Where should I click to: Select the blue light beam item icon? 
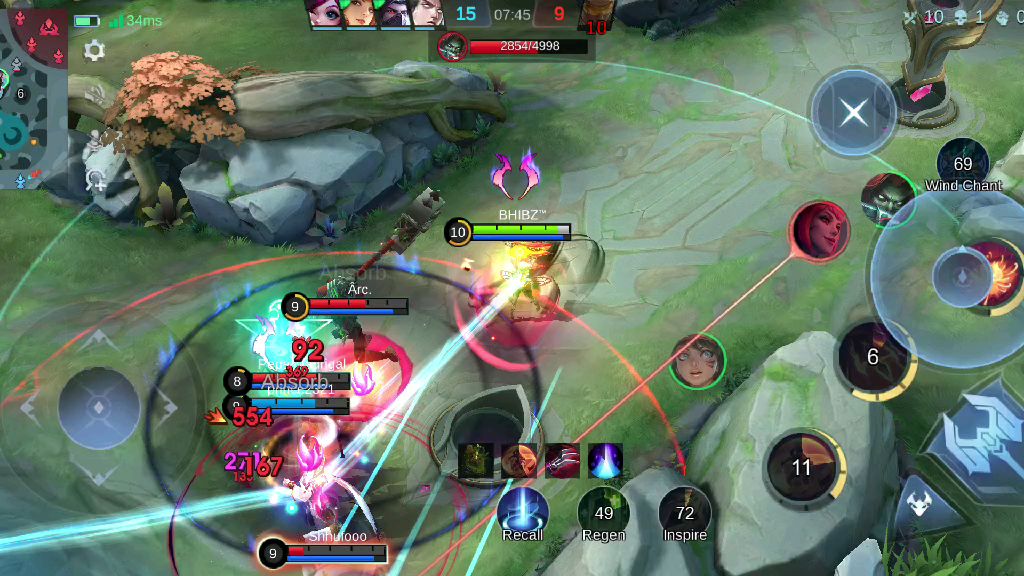605,460
